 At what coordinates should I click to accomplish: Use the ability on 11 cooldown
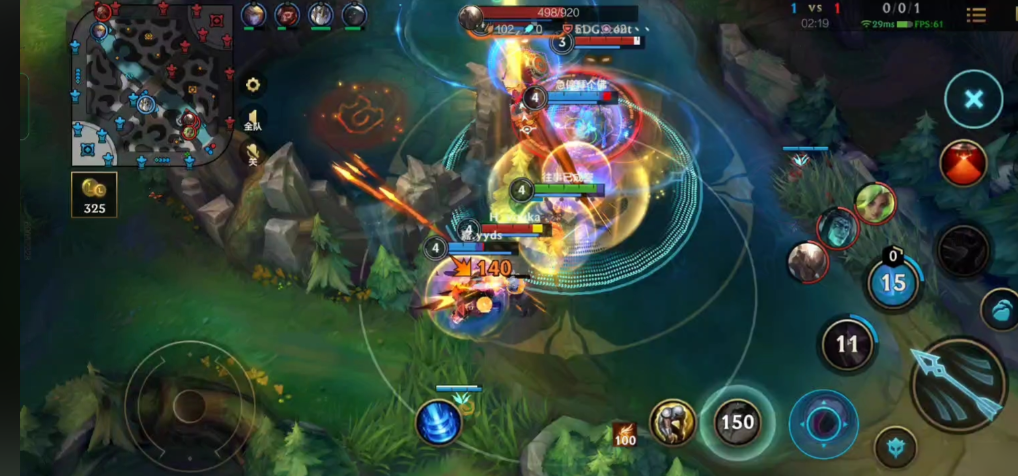[847, 344]
